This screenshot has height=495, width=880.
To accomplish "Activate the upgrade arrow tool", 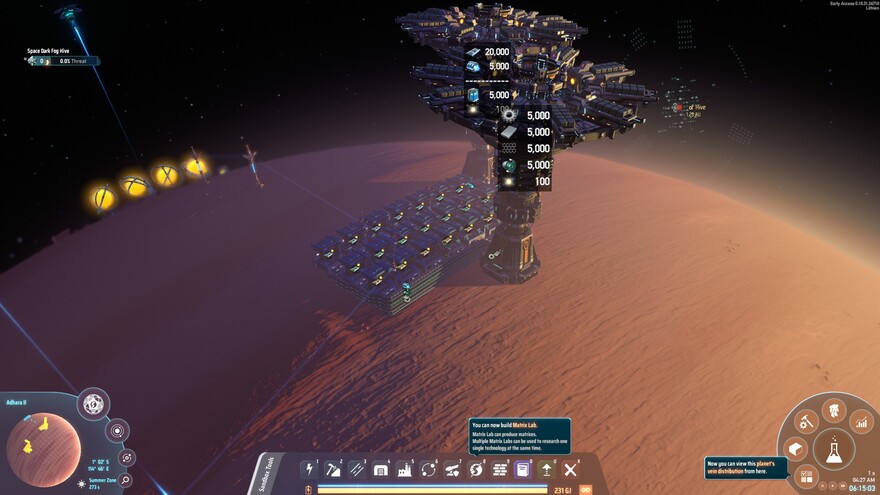I will coord(546,469).
